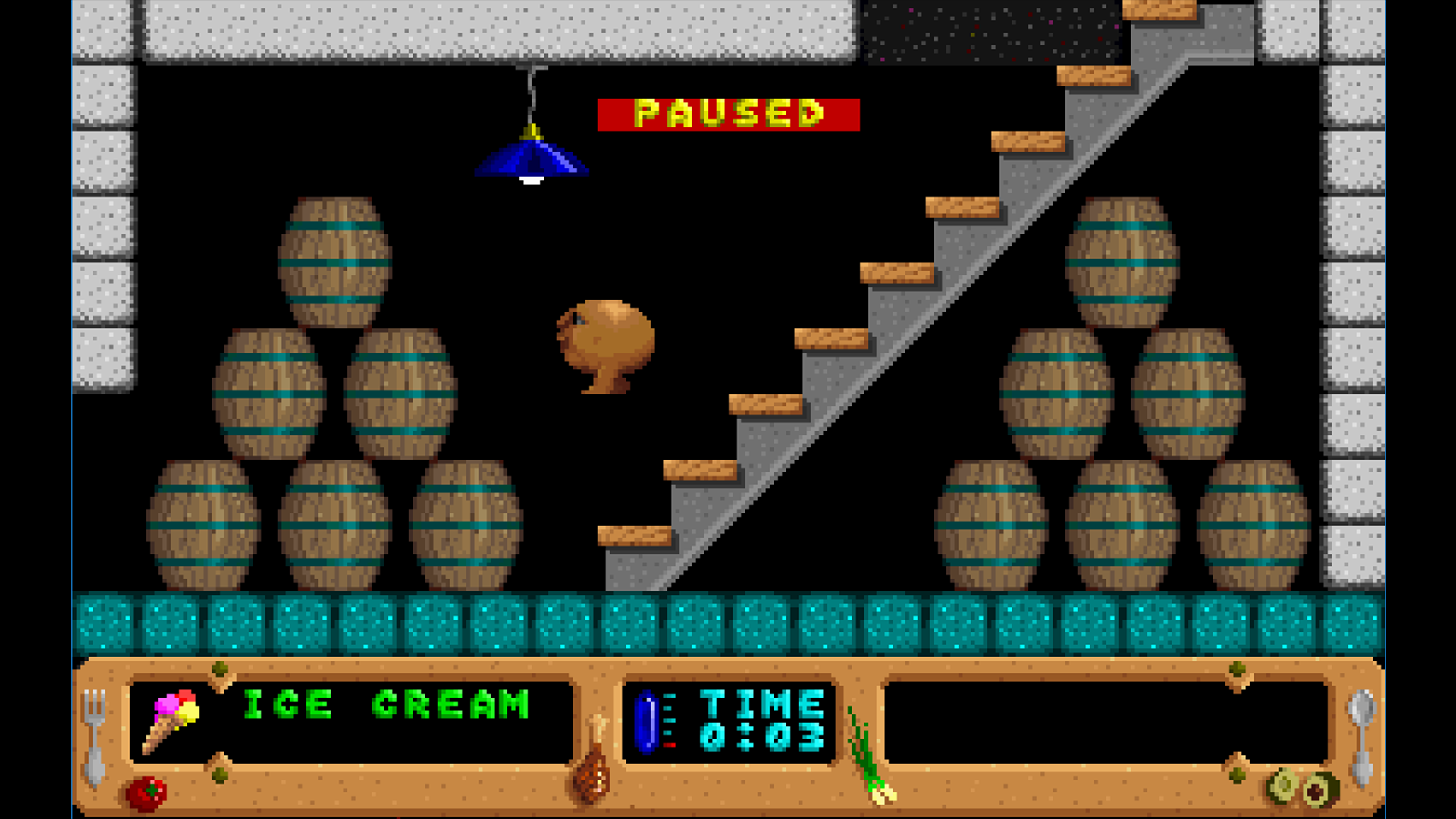This screenshot has height=819, width=1456.
Task: Toggle the PAUSED state banner
Action: (726, 112)
